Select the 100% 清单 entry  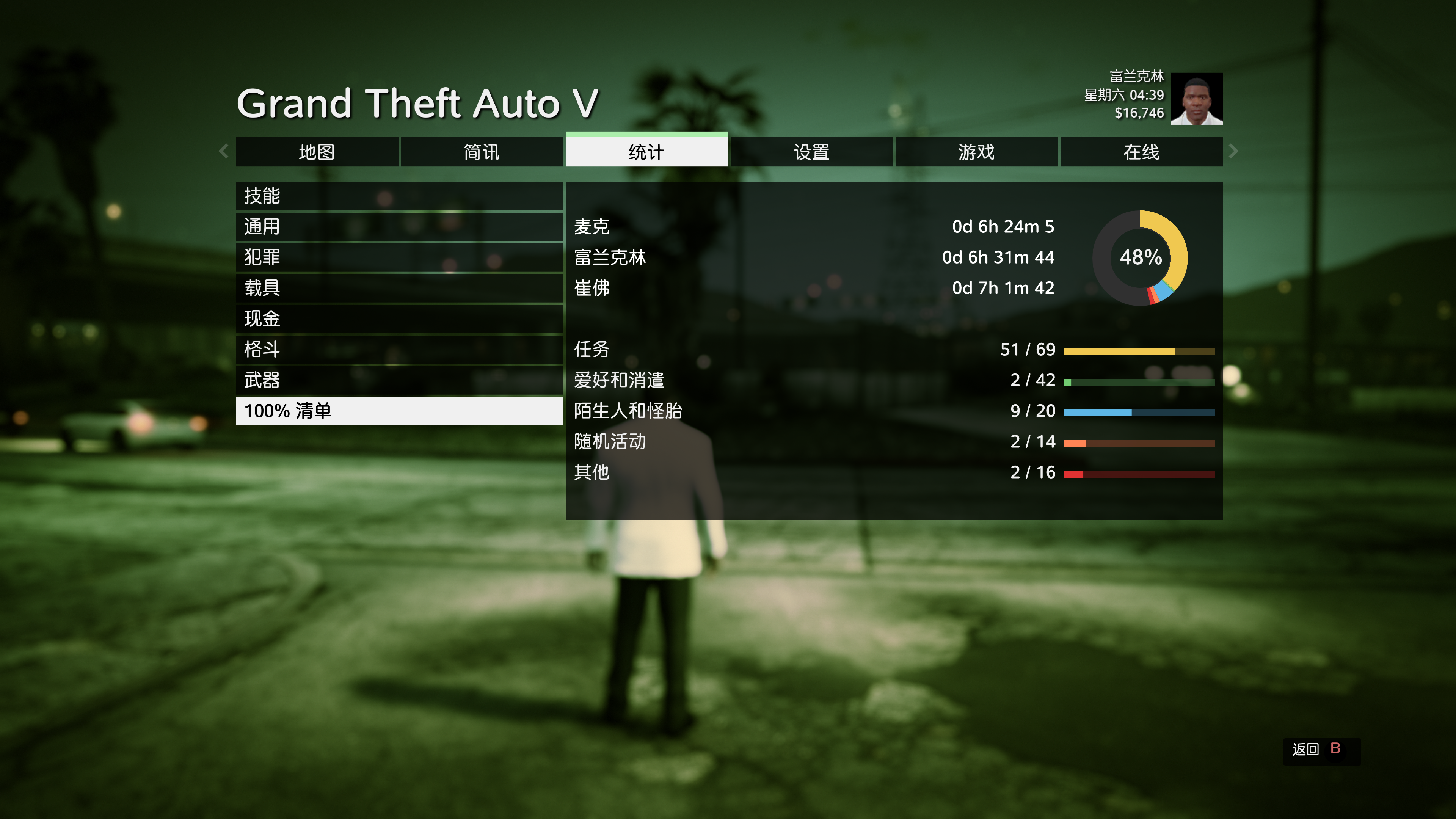point(399,411)
